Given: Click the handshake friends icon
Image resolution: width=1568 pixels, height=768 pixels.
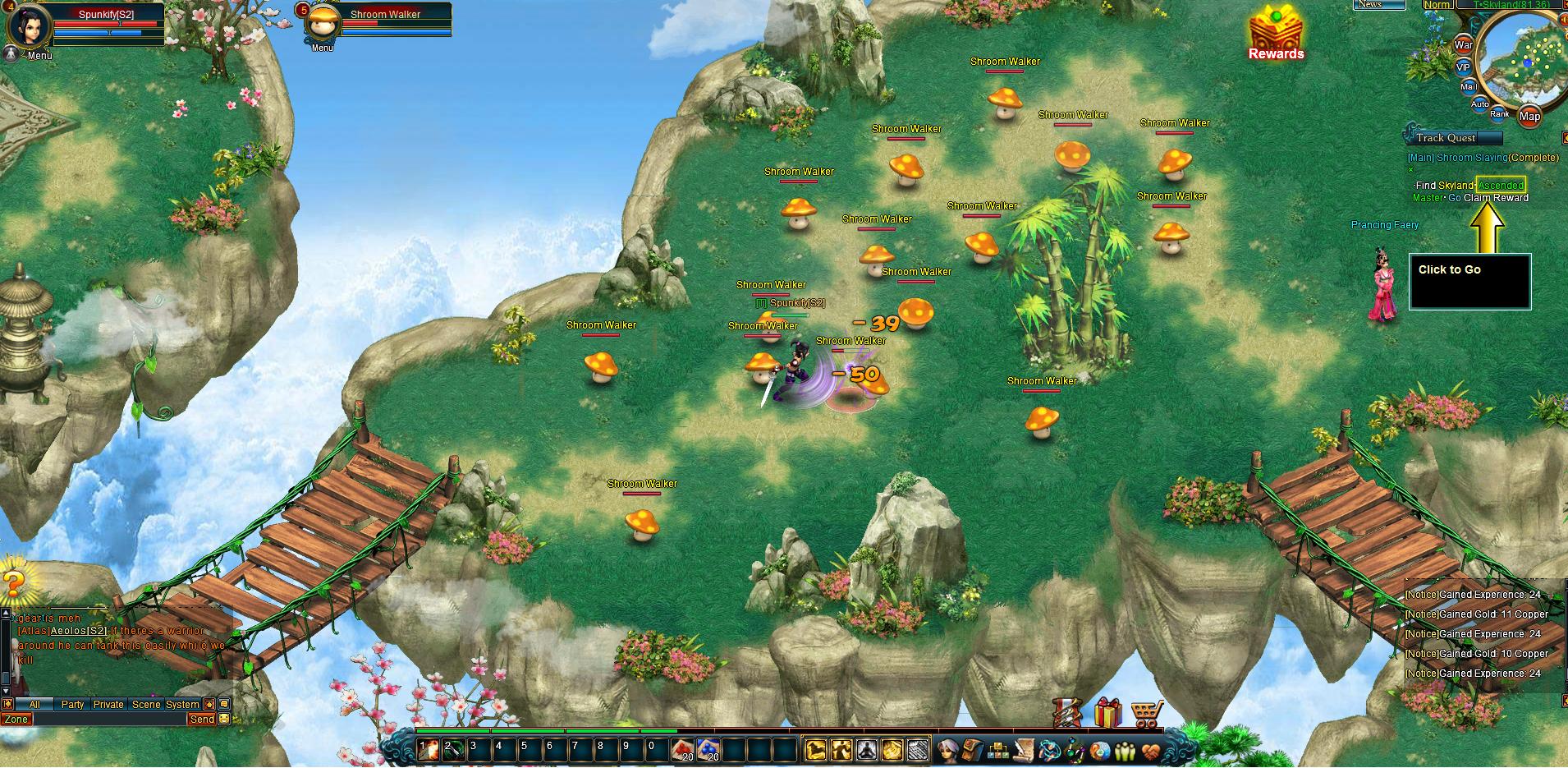Looking at the screenshot, I should point(1151,752).
